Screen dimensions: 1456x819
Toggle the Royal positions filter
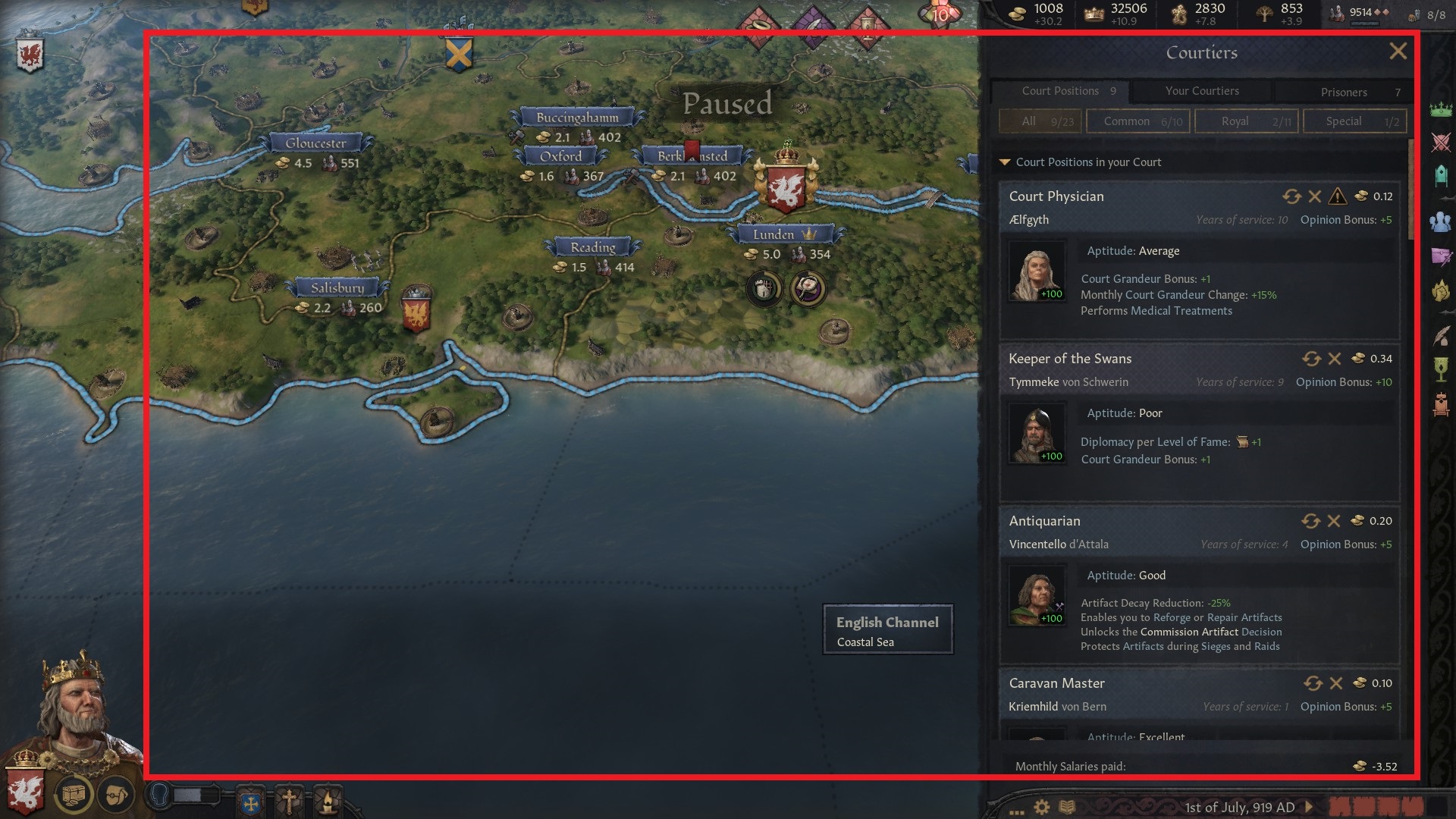pyautogui.click(x=1246, y=121)
